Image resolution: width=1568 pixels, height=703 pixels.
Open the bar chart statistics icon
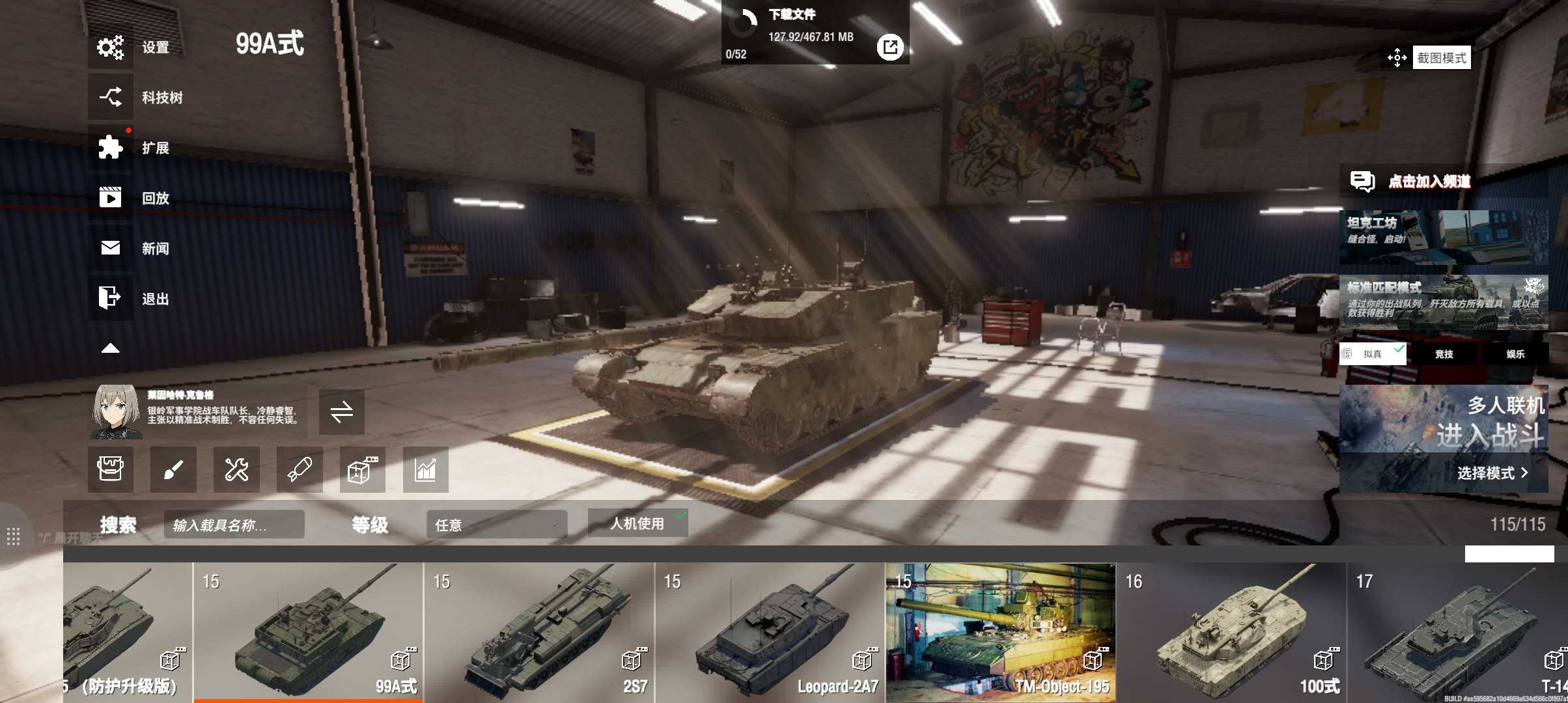click(x=425, y=469)
